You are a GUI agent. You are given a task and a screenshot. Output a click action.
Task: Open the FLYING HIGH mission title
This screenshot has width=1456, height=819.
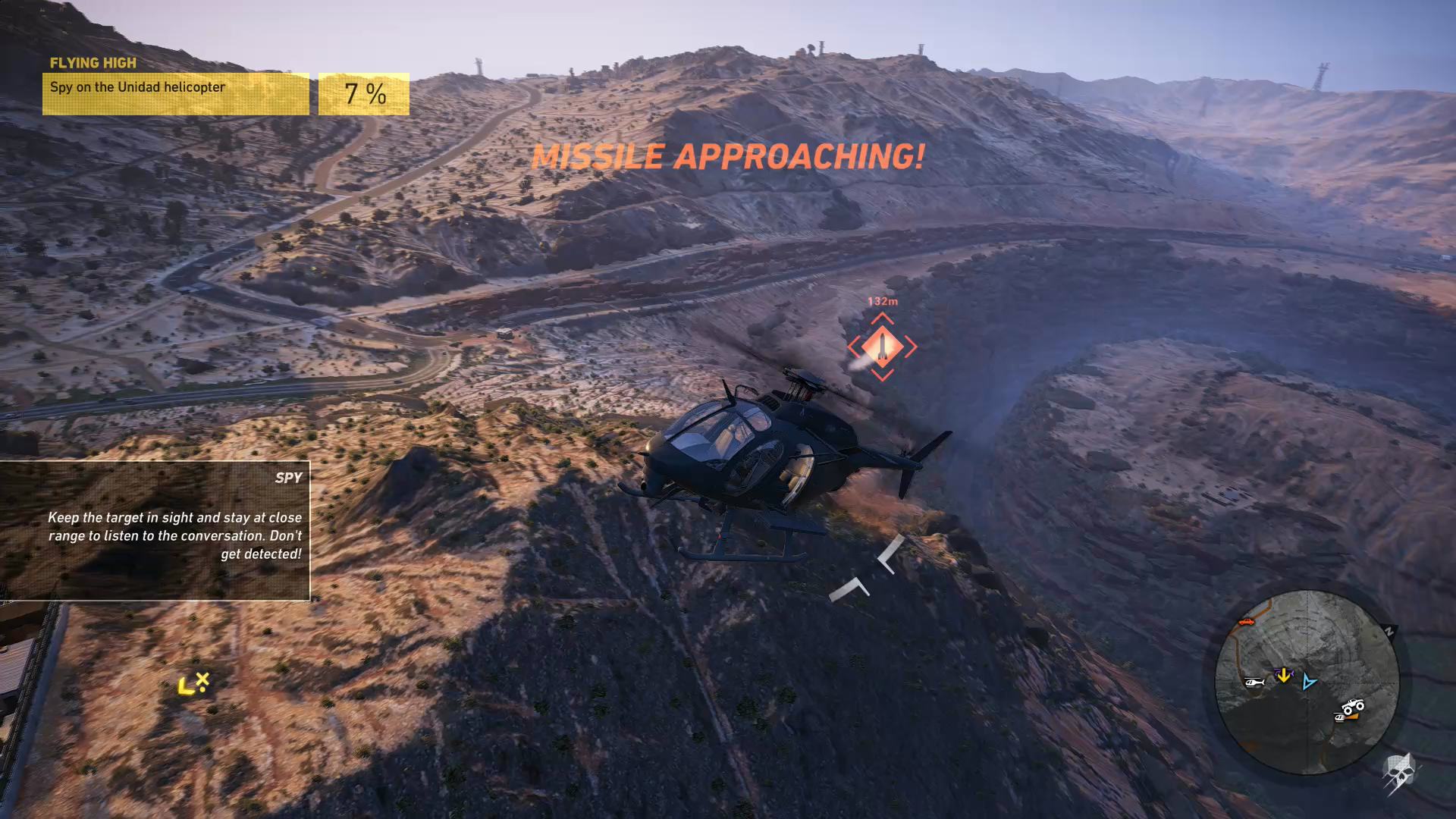(x=94, y=63)
